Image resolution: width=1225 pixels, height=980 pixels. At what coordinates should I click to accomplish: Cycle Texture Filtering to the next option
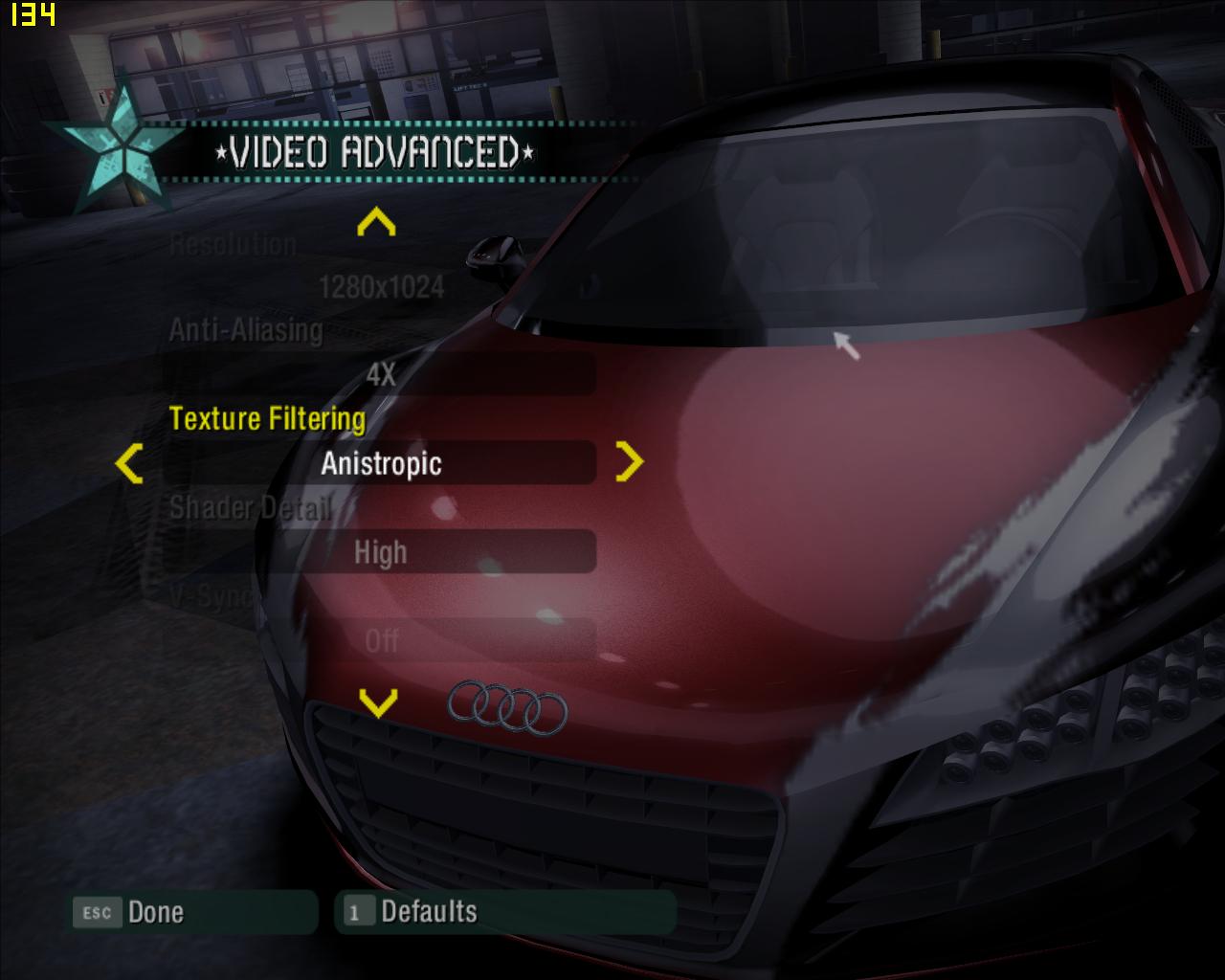coord(629,462)
